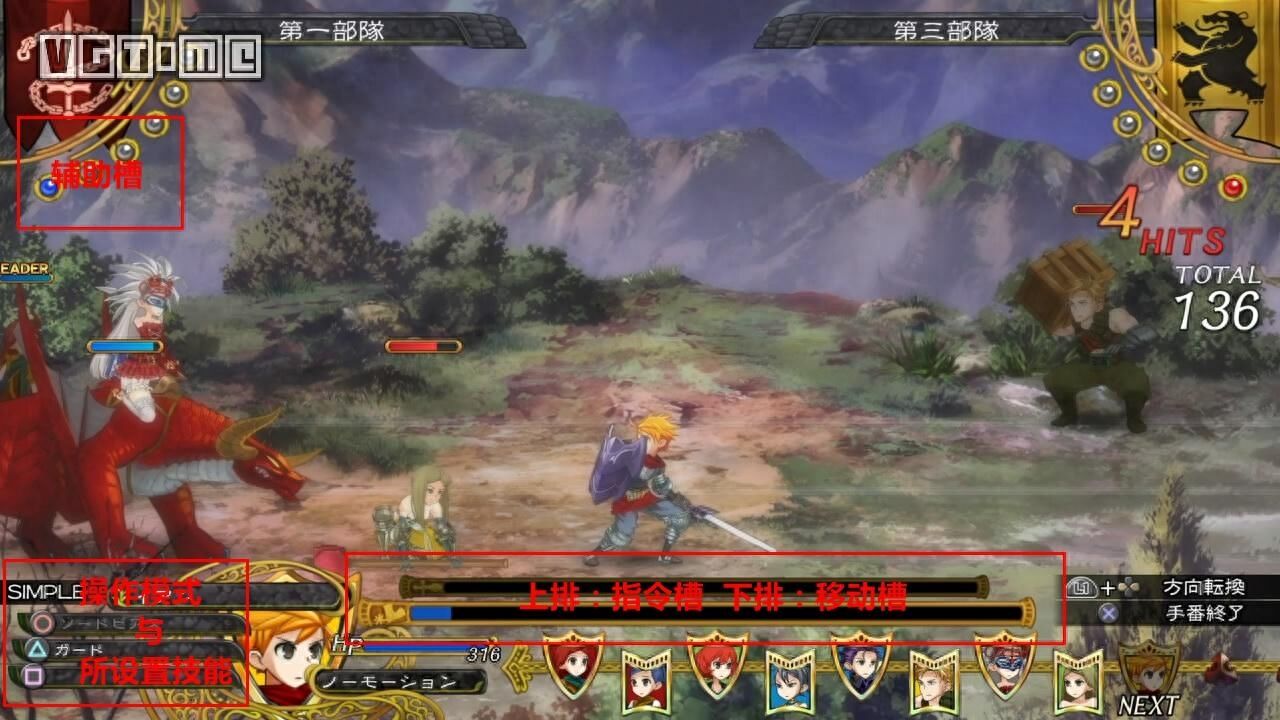Select the Circle button sword skill slot
The height and width of the screenshot is (720, 1280).
point(41,623)
